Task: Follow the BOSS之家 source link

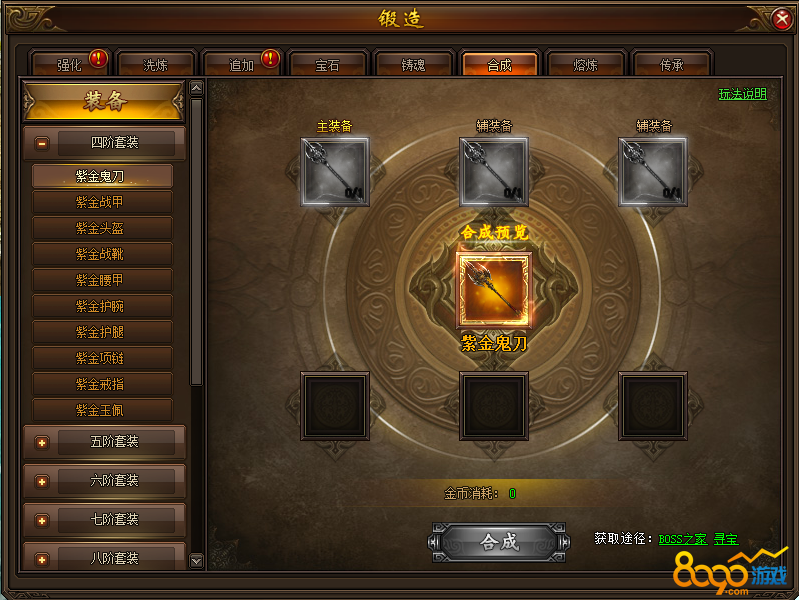Action: 682,539
